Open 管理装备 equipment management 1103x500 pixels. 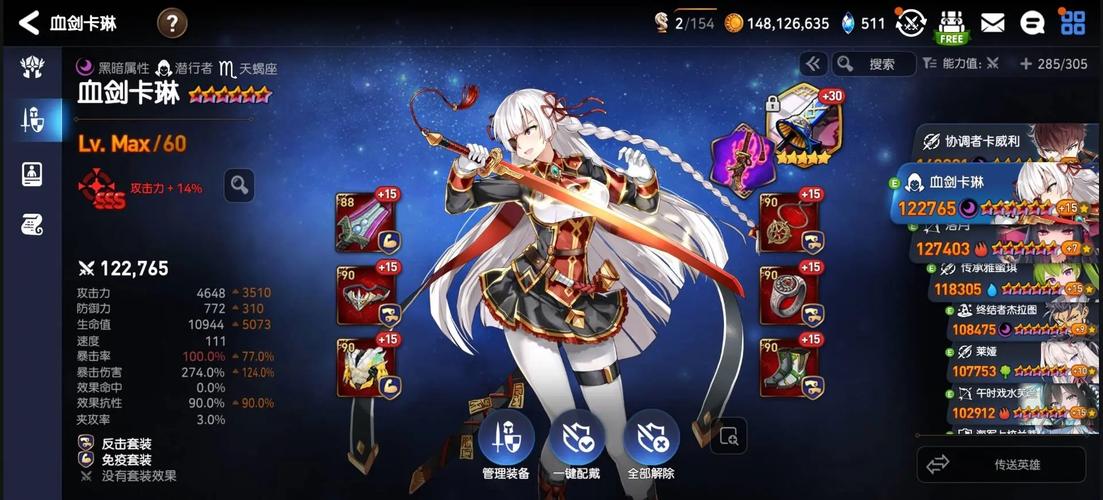(x=505, y=445)
